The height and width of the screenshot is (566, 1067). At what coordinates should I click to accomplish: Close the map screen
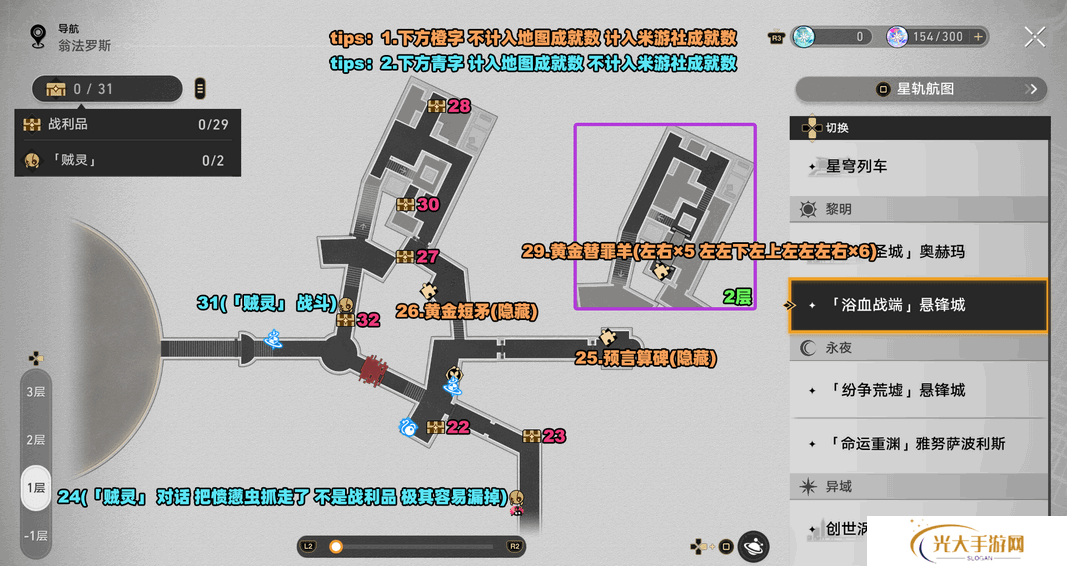1035,37
